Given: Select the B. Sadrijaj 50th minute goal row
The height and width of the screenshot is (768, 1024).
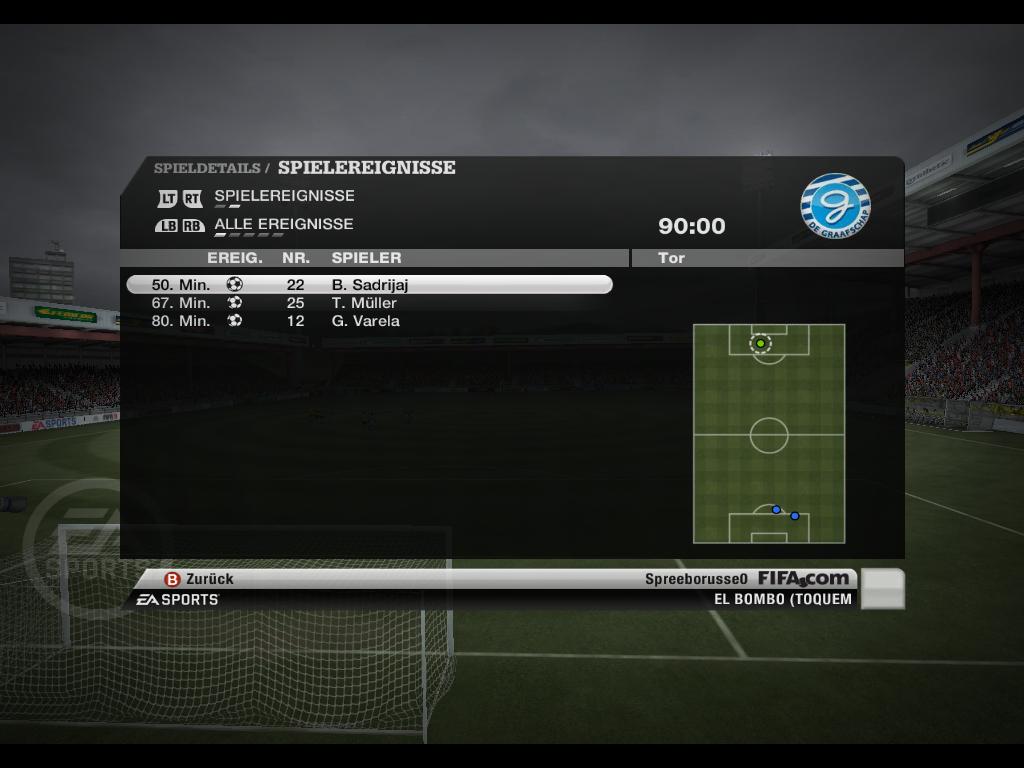Looking at the screenshot, I should [x=369, y=285].
